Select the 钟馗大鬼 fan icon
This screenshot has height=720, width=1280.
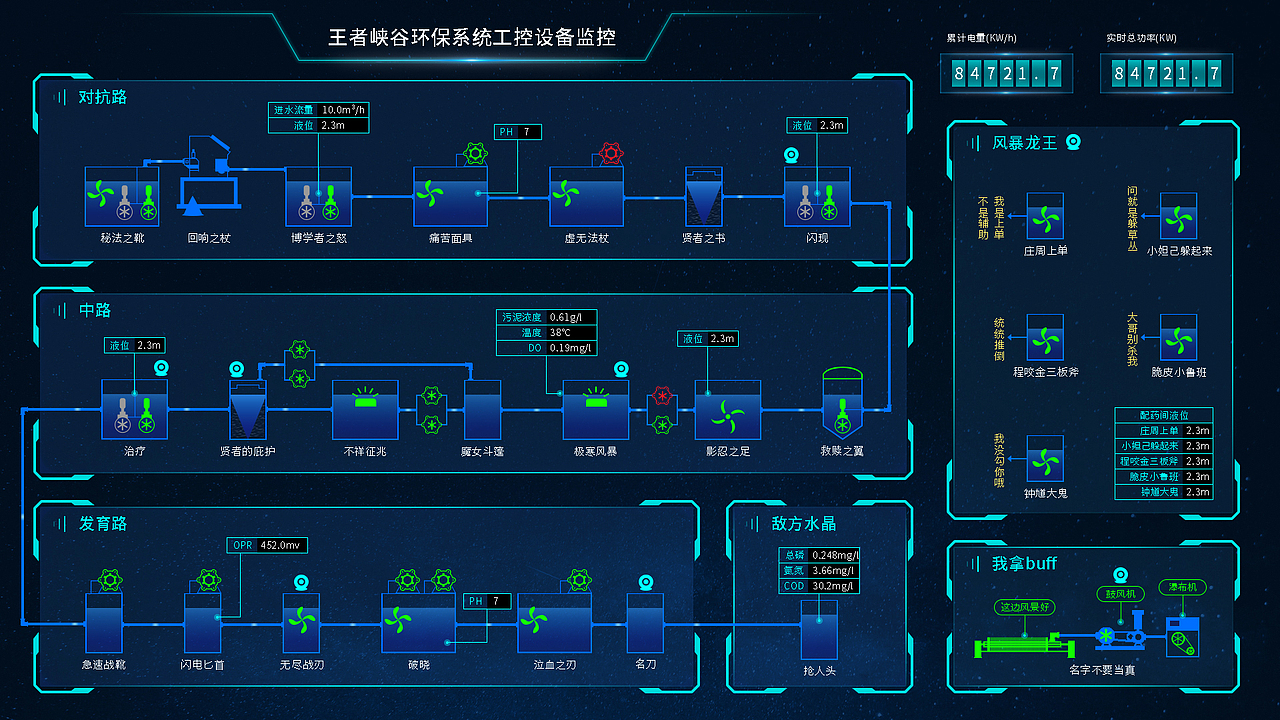click(x=1046, y=462)
